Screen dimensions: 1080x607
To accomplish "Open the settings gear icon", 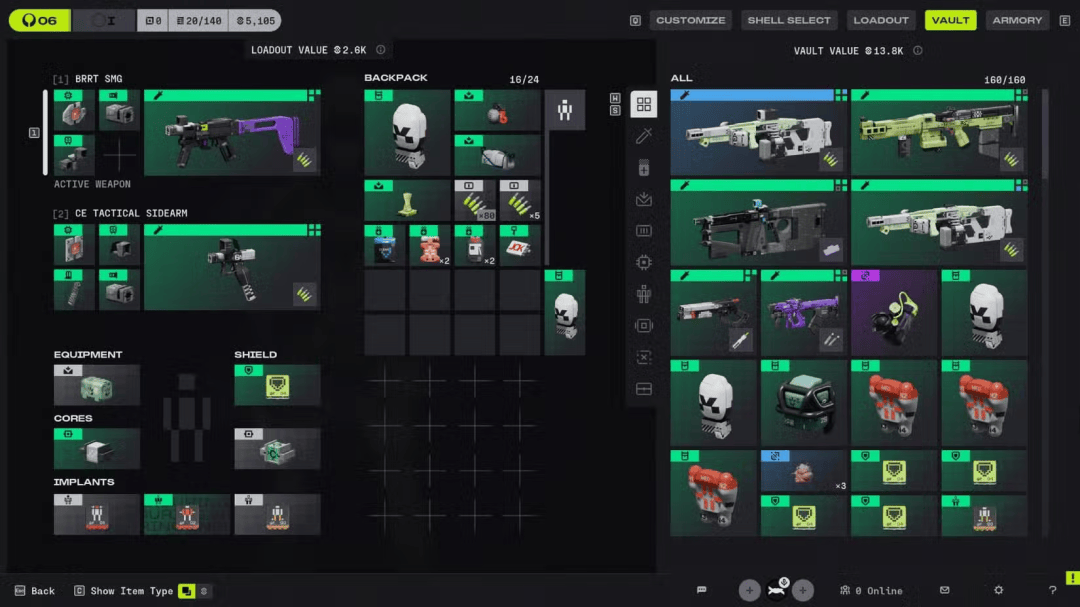I will click(x=998, y=591).
